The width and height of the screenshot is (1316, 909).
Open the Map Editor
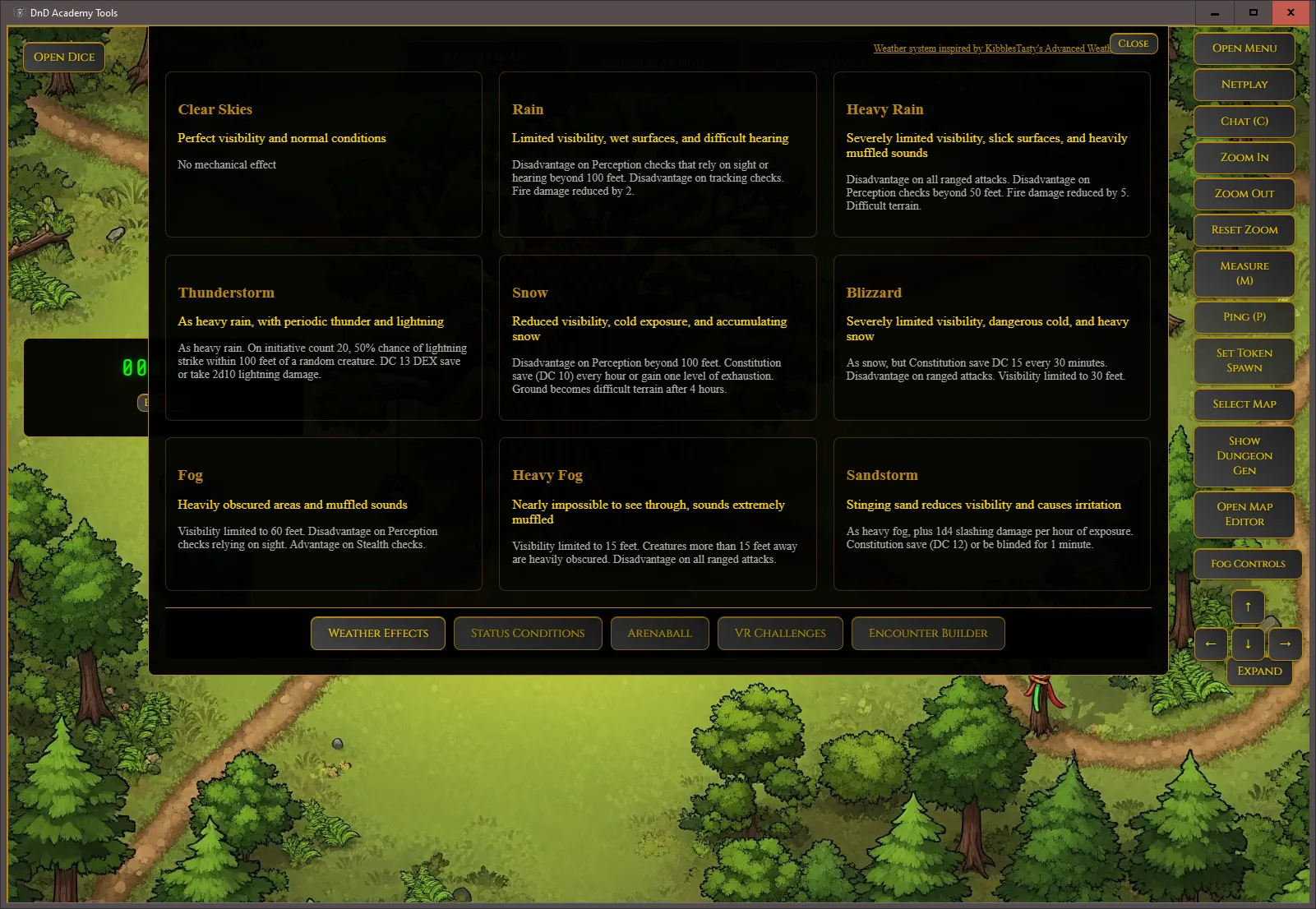coord(1244,514)
